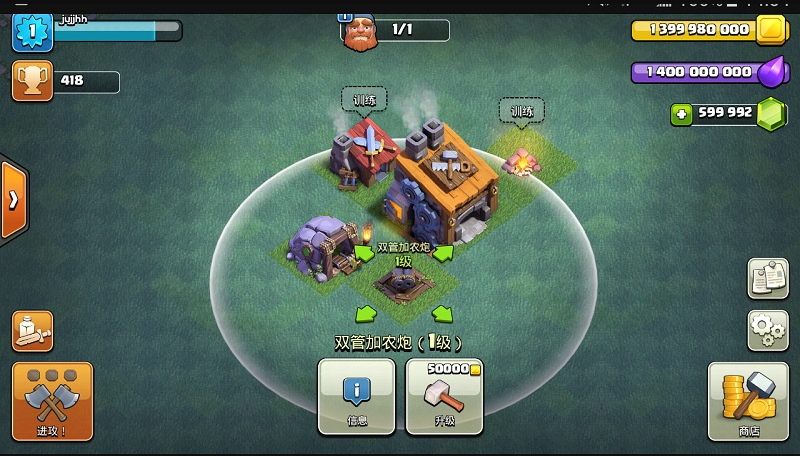Open the Shop with hammer and coins
This screenshot has height=456, width=800.
coord(748,400)
